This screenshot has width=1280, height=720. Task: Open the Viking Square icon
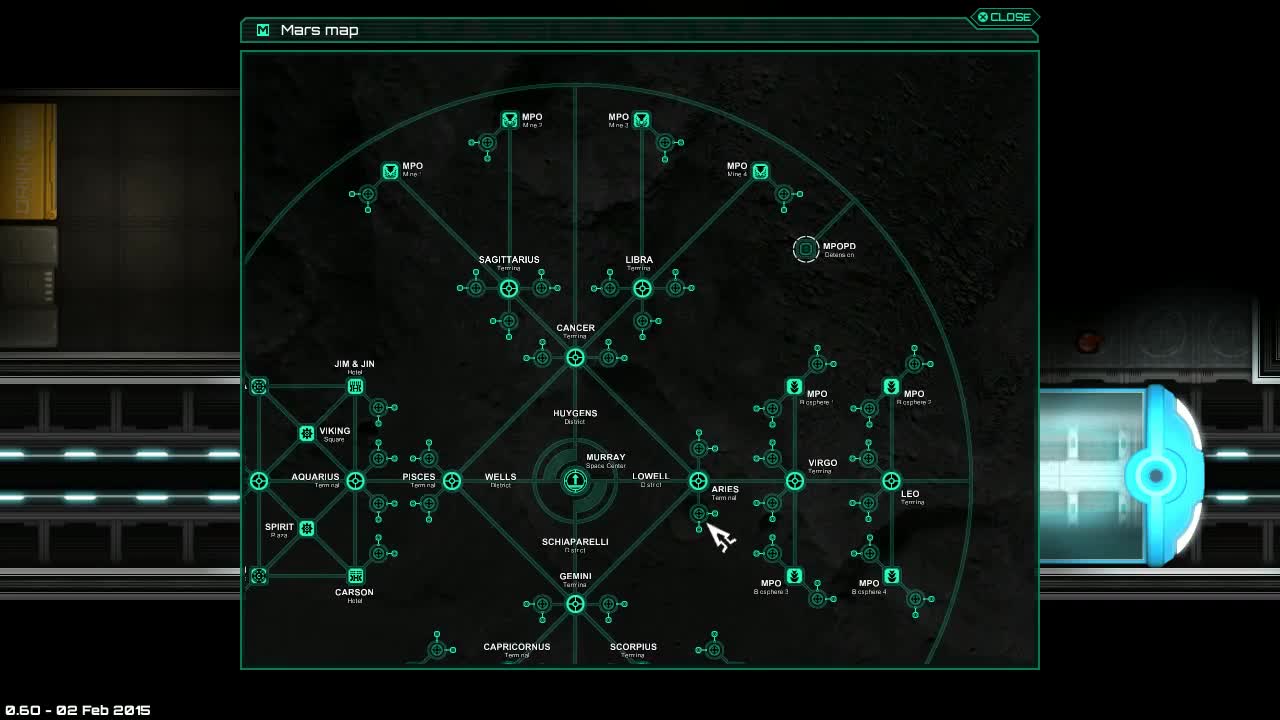[307, 433]
